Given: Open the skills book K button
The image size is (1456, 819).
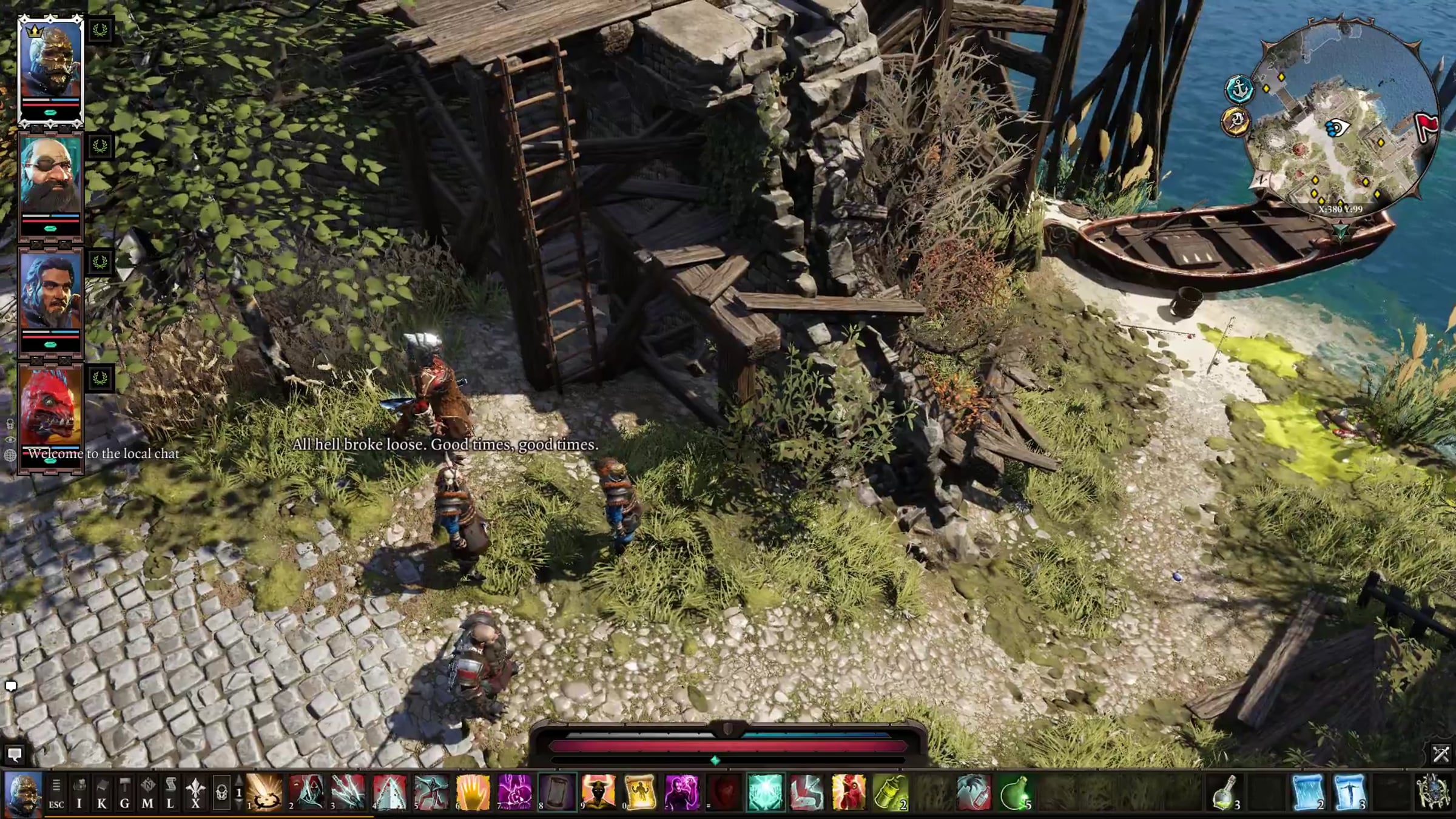Looking at the screenshot, I should [102, 793].
